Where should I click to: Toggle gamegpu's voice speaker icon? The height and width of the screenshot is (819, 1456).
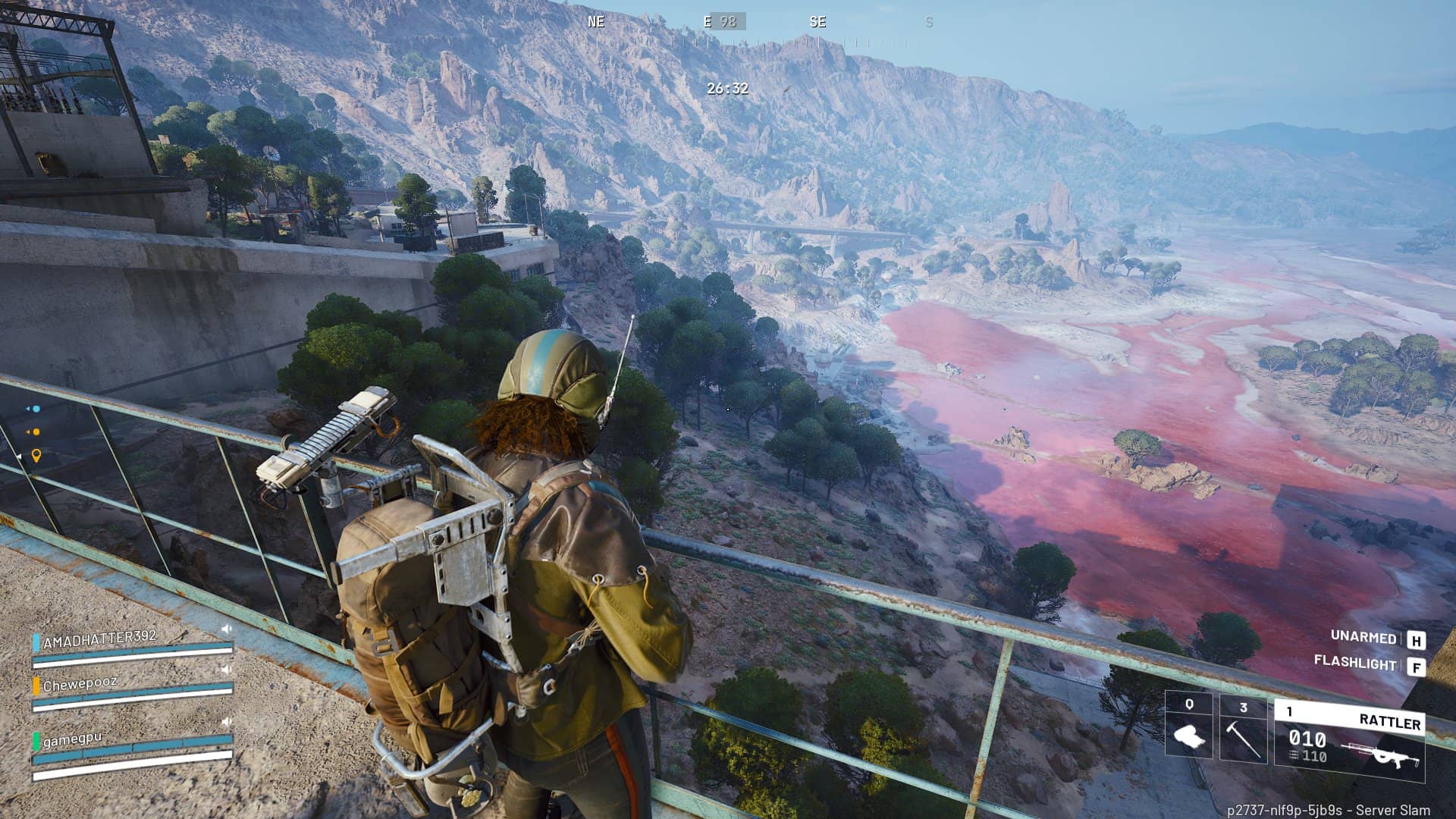[x=225, y=721]
